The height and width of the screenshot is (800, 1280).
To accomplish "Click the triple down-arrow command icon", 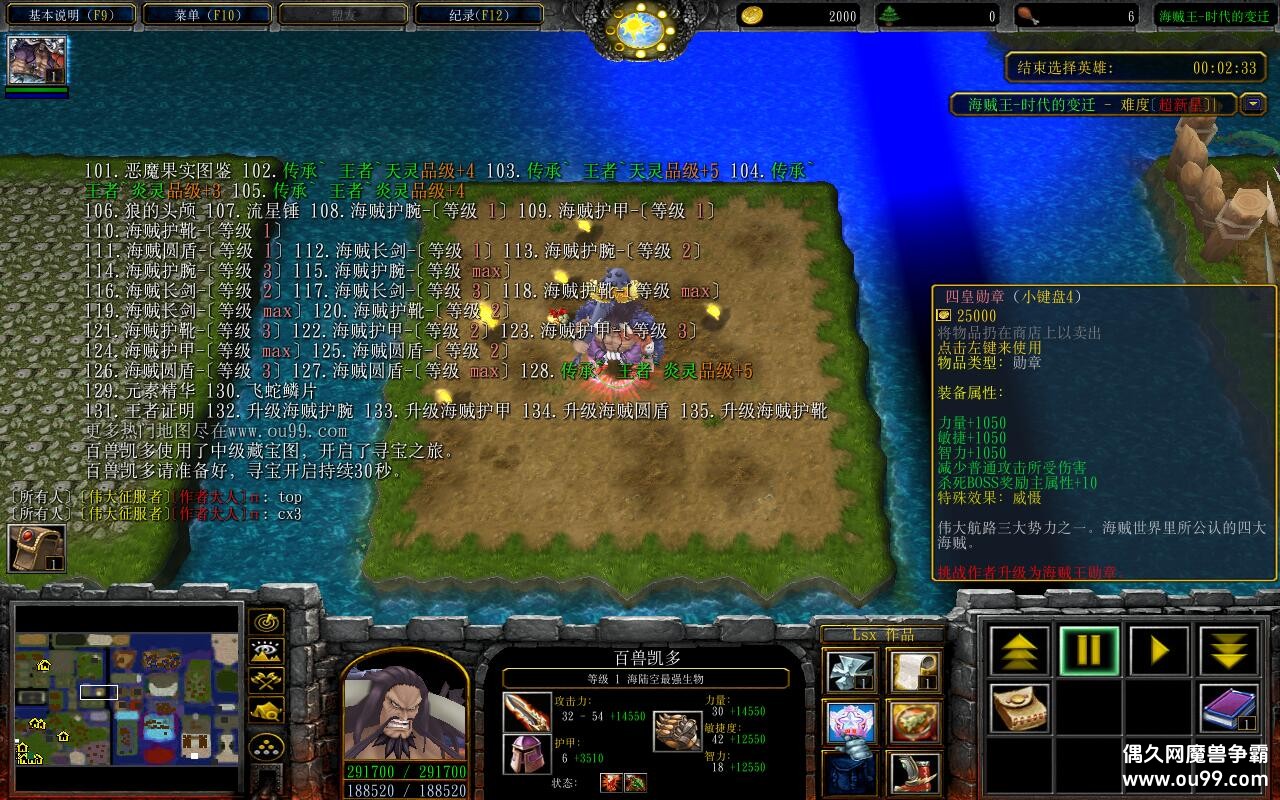I will tap(1226, 651).
